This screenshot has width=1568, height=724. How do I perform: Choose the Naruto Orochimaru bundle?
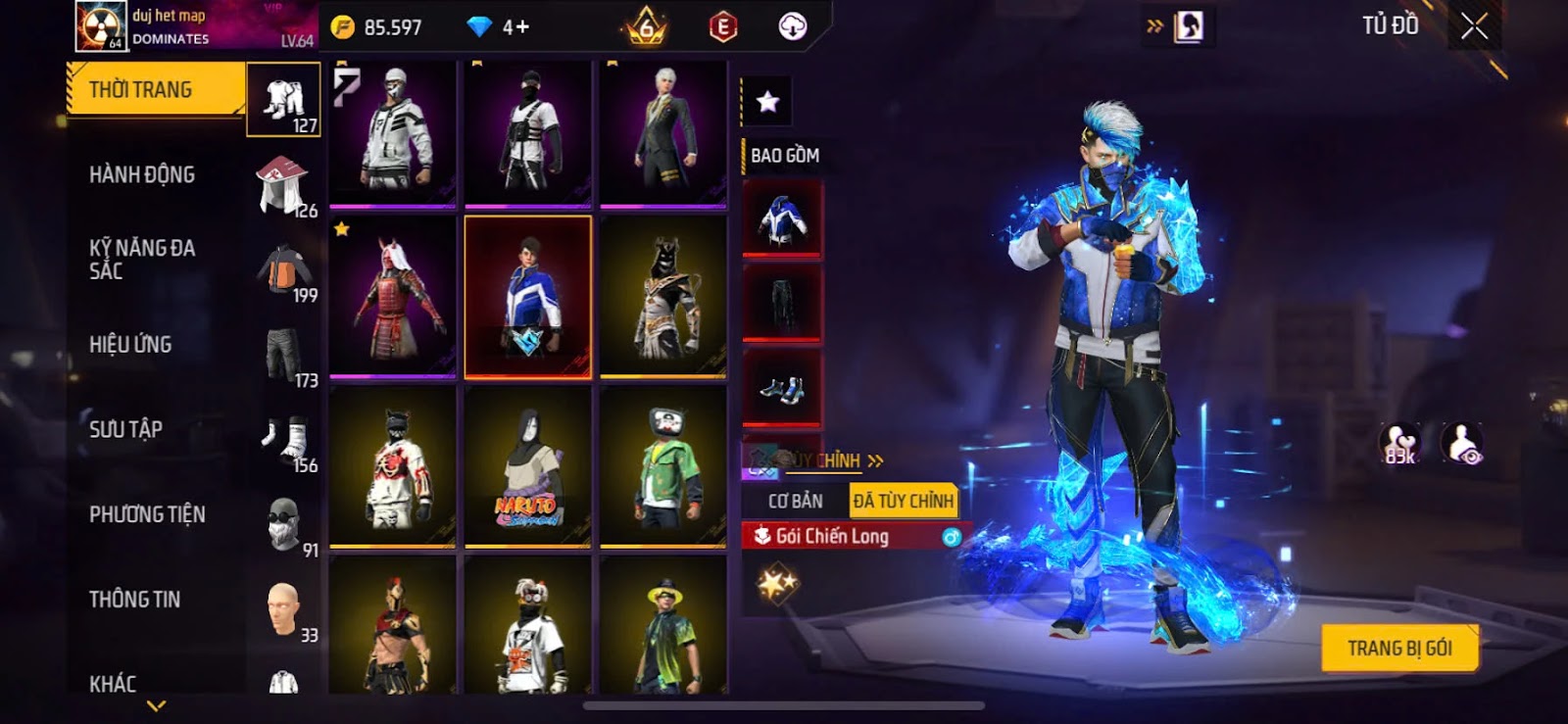click(528, 465)
